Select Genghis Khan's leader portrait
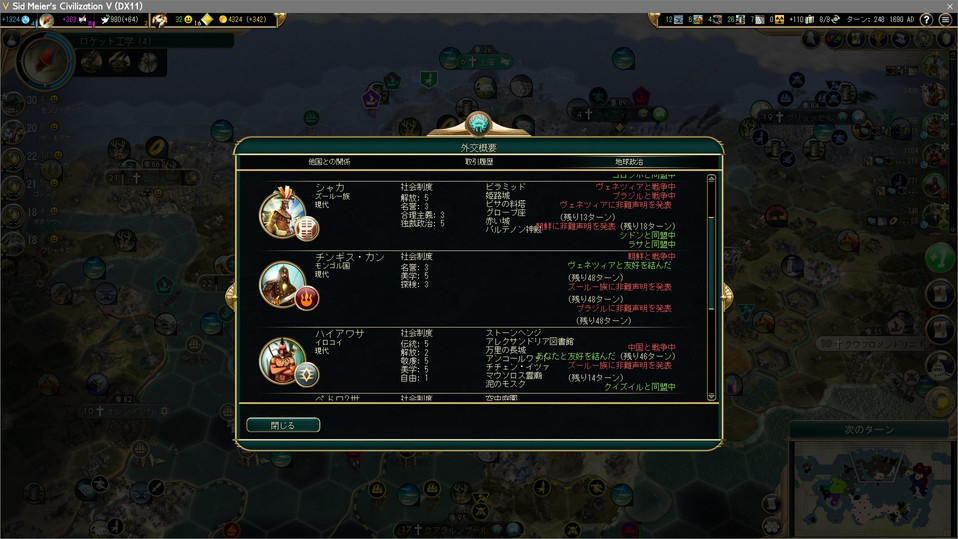This screenshot has width=958, height=539. point(283,284)
